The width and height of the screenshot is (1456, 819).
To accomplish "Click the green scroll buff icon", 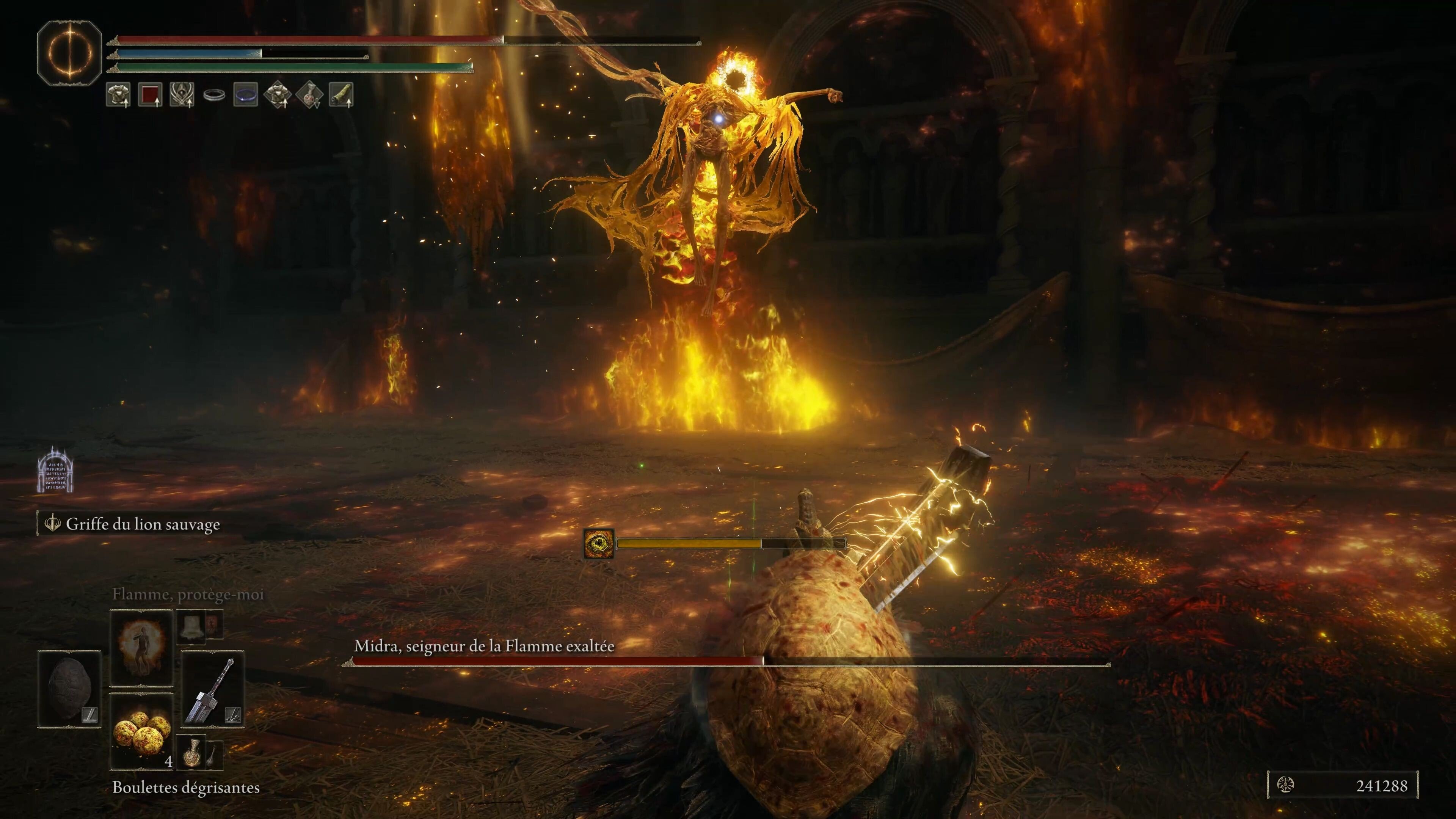I will click(341, 94).
